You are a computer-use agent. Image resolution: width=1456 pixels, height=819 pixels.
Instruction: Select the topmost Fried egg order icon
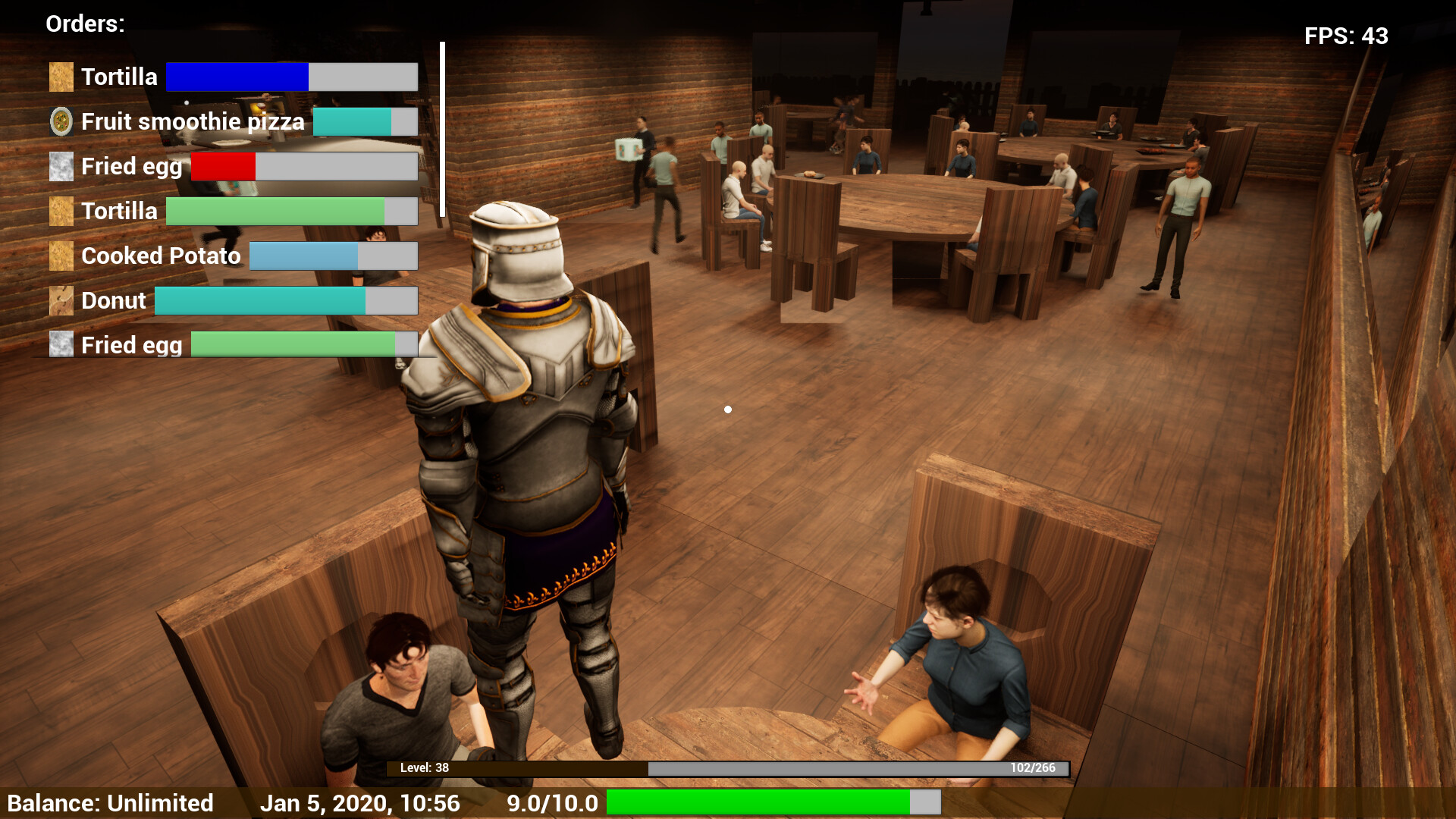point(61,166)
